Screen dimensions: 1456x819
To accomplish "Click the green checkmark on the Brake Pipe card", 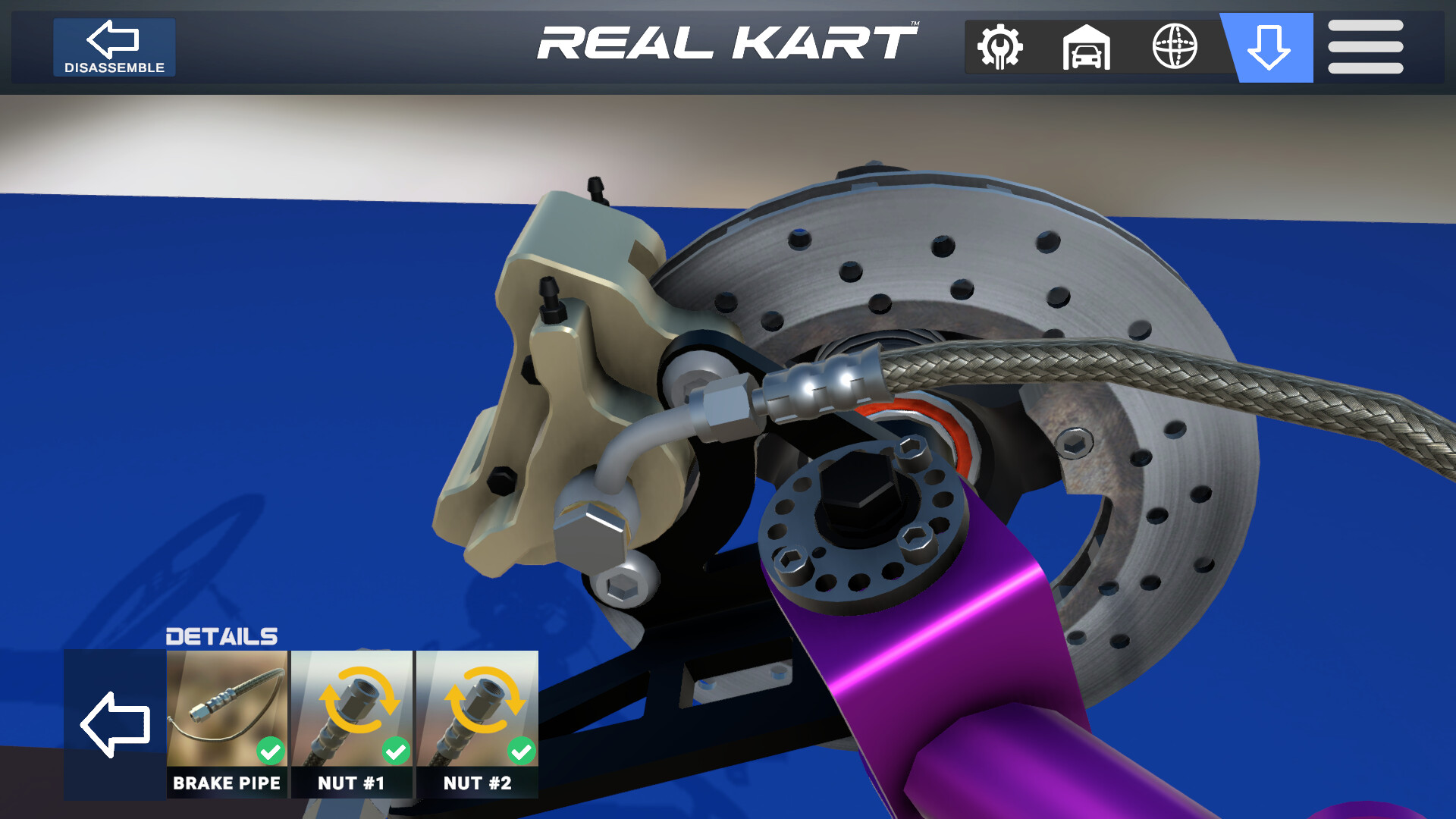I will [269, 752].
